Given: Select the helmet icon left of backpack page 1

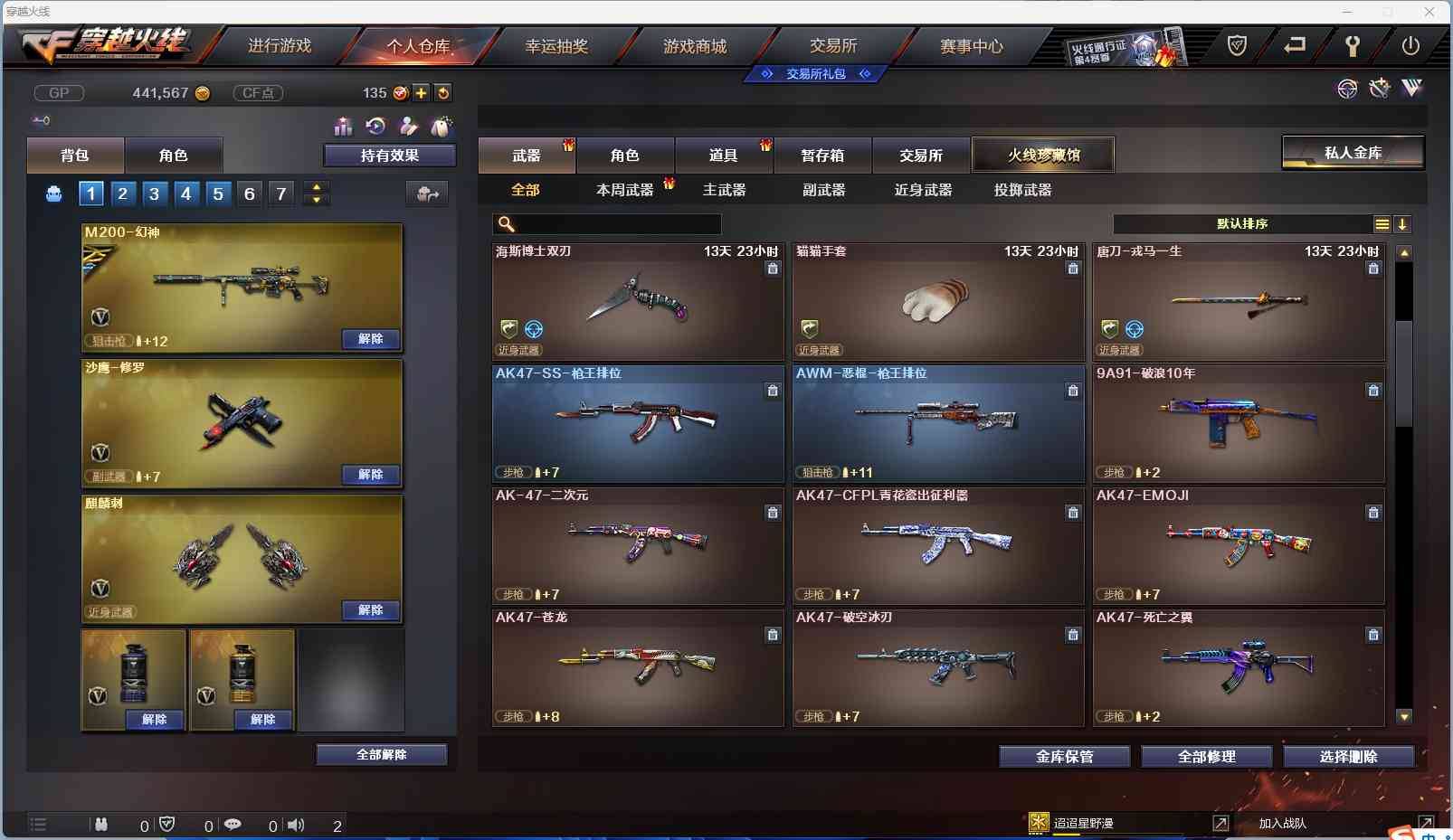Looking at the screenshot, I should pos(53,193).
